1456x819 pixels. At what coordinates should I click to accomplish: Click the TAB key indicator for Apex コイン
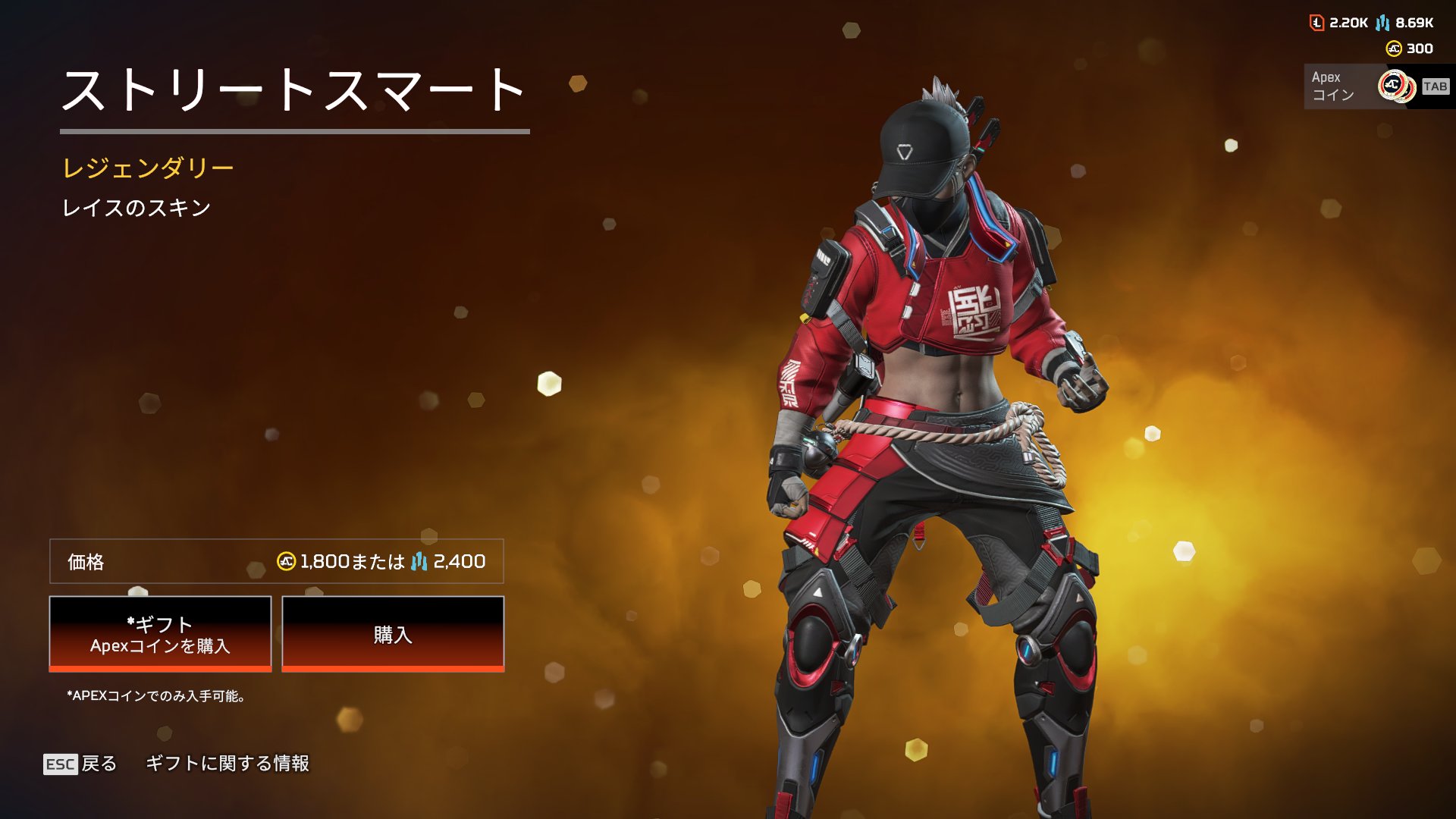1436,86
